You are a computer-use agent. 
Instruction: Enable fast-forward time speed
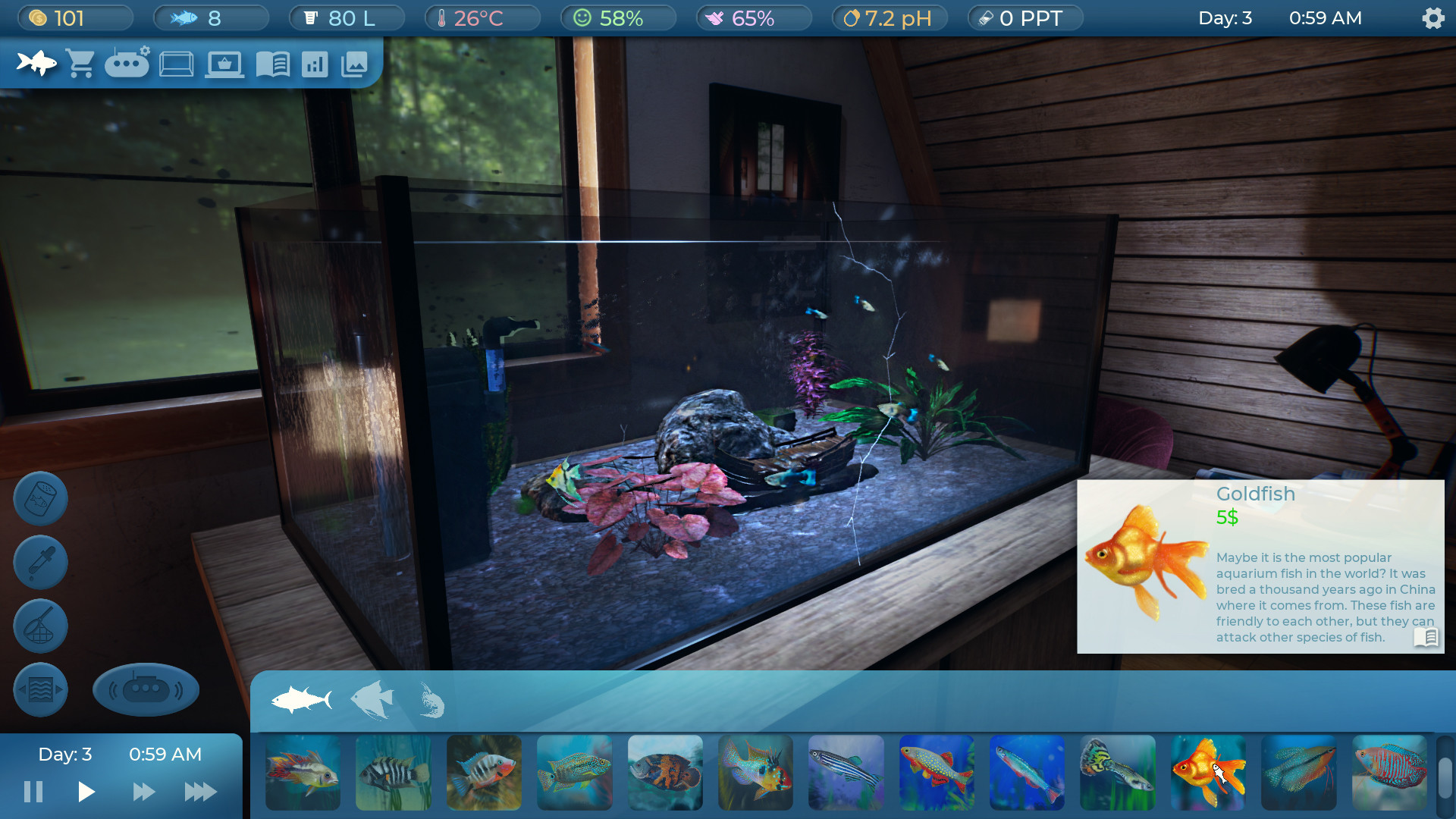(144, 791)
